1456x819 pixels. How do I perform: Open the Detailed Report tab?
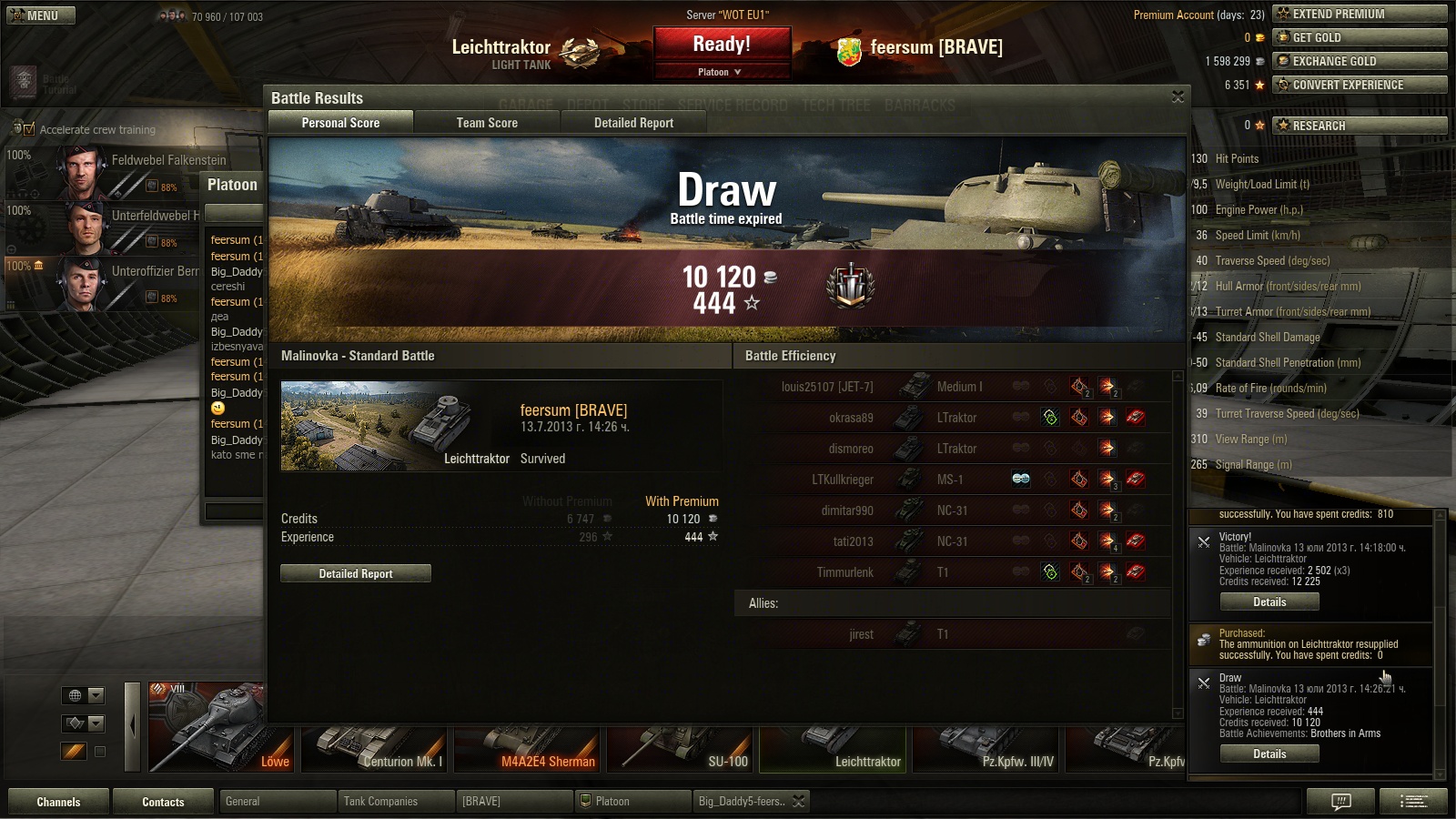coord(633,123)
